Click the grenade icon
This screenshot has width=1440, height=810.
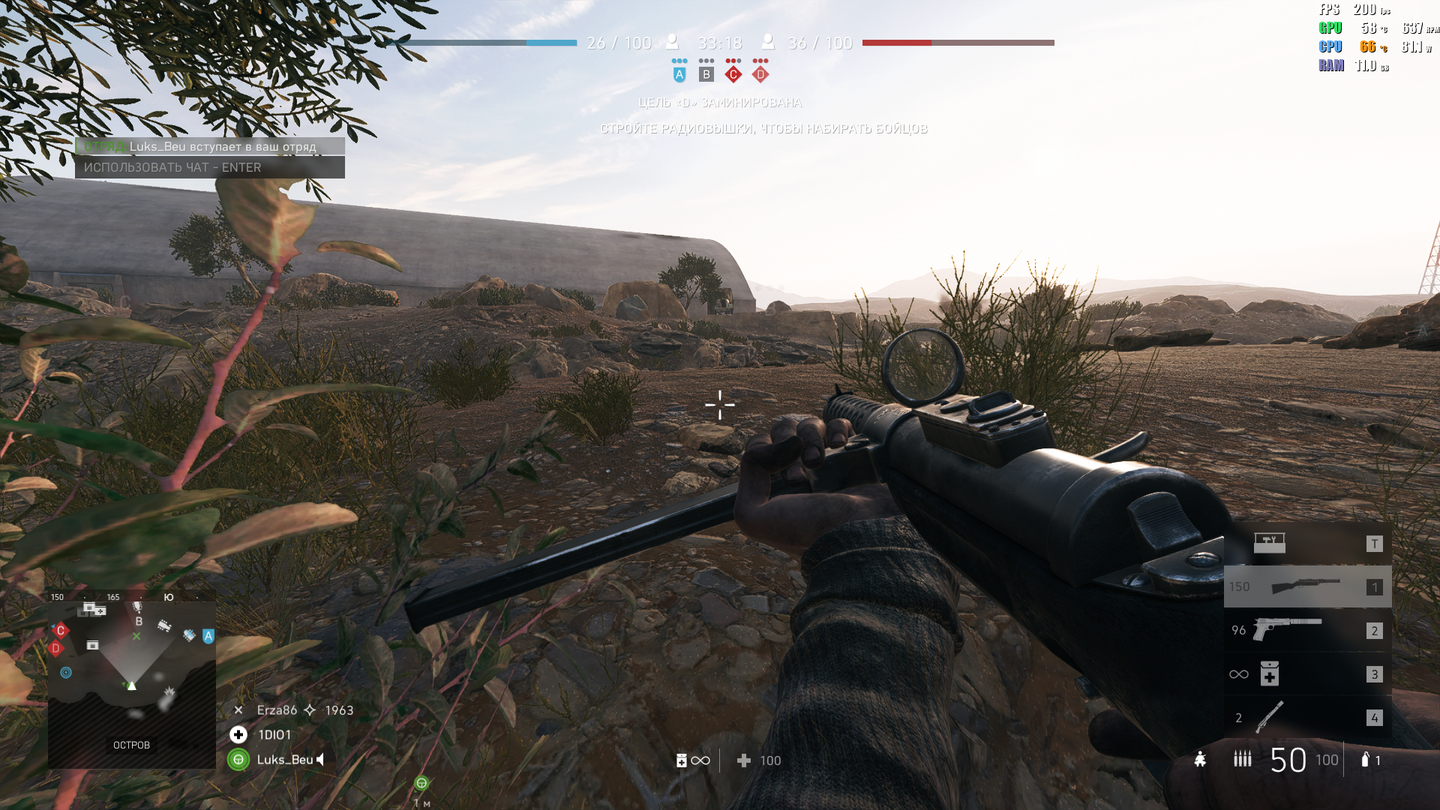click(1365, 760)
